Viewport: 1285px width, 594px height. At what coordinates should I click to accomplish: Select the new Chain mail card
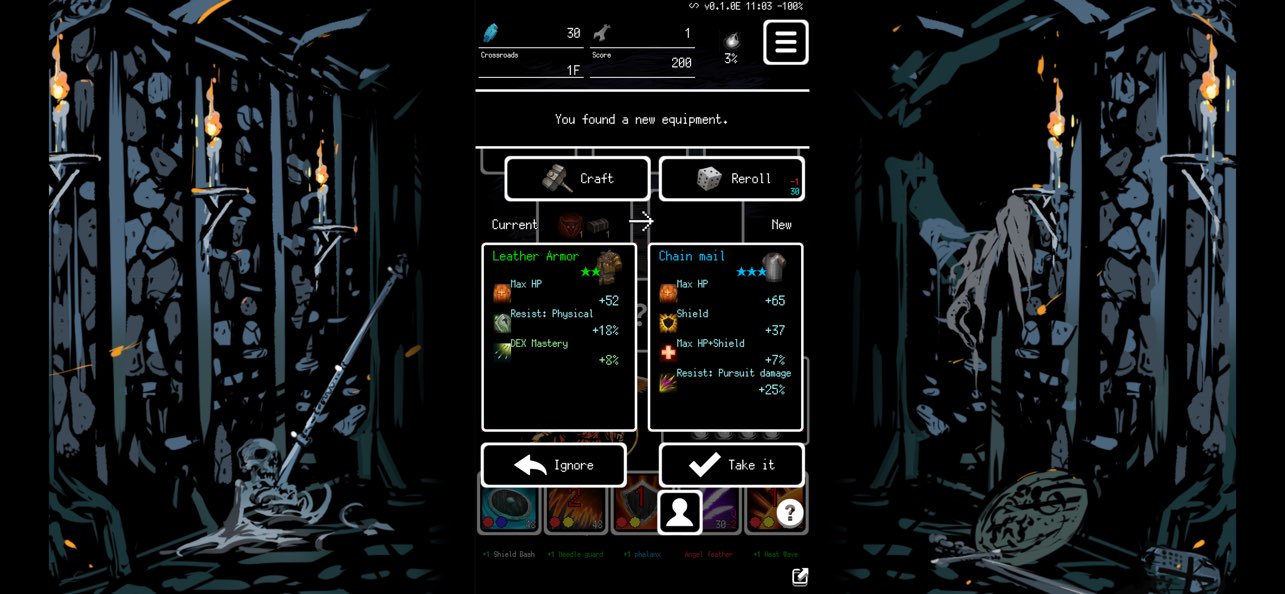[726, 337]
